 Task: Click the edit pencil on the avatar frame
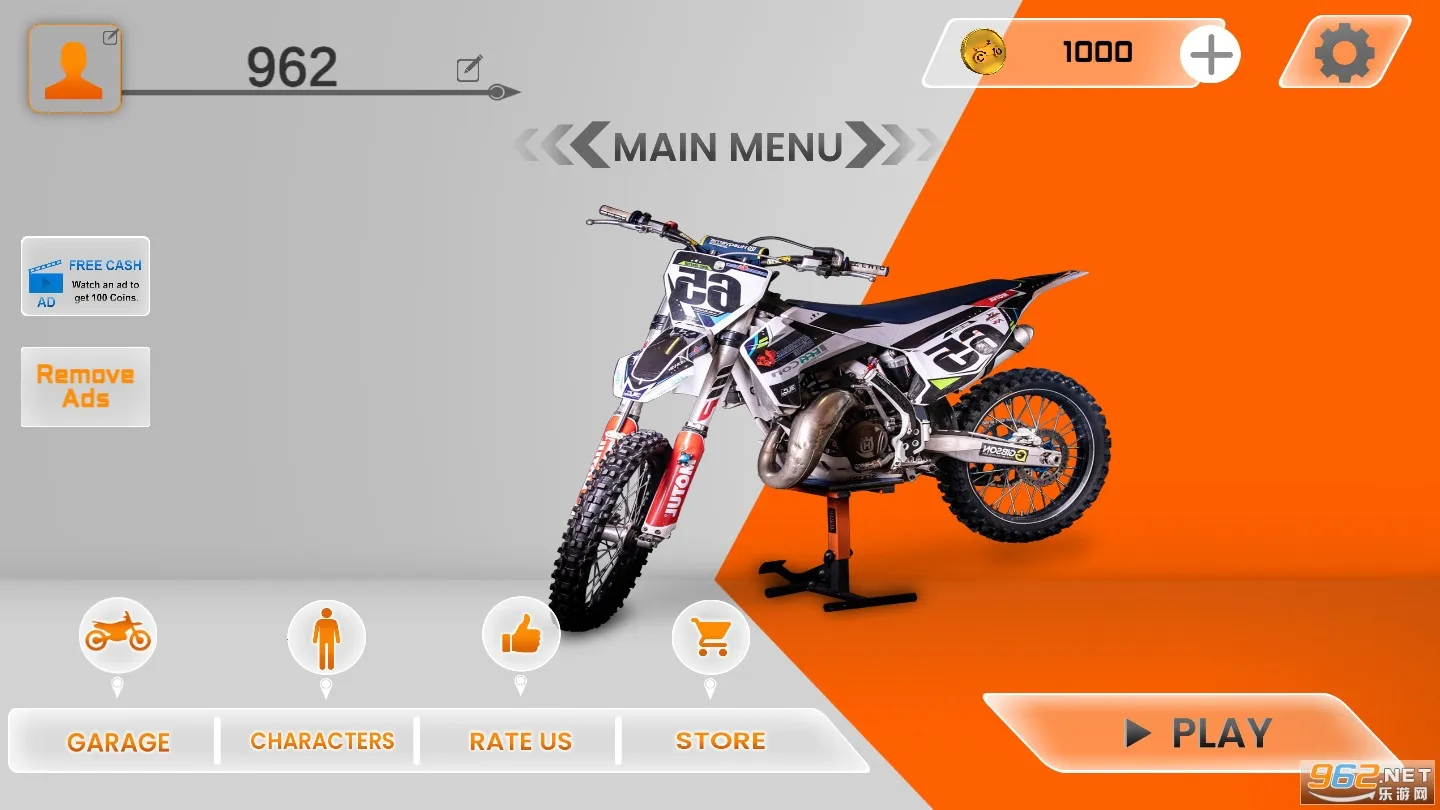(x=111, y=35)
